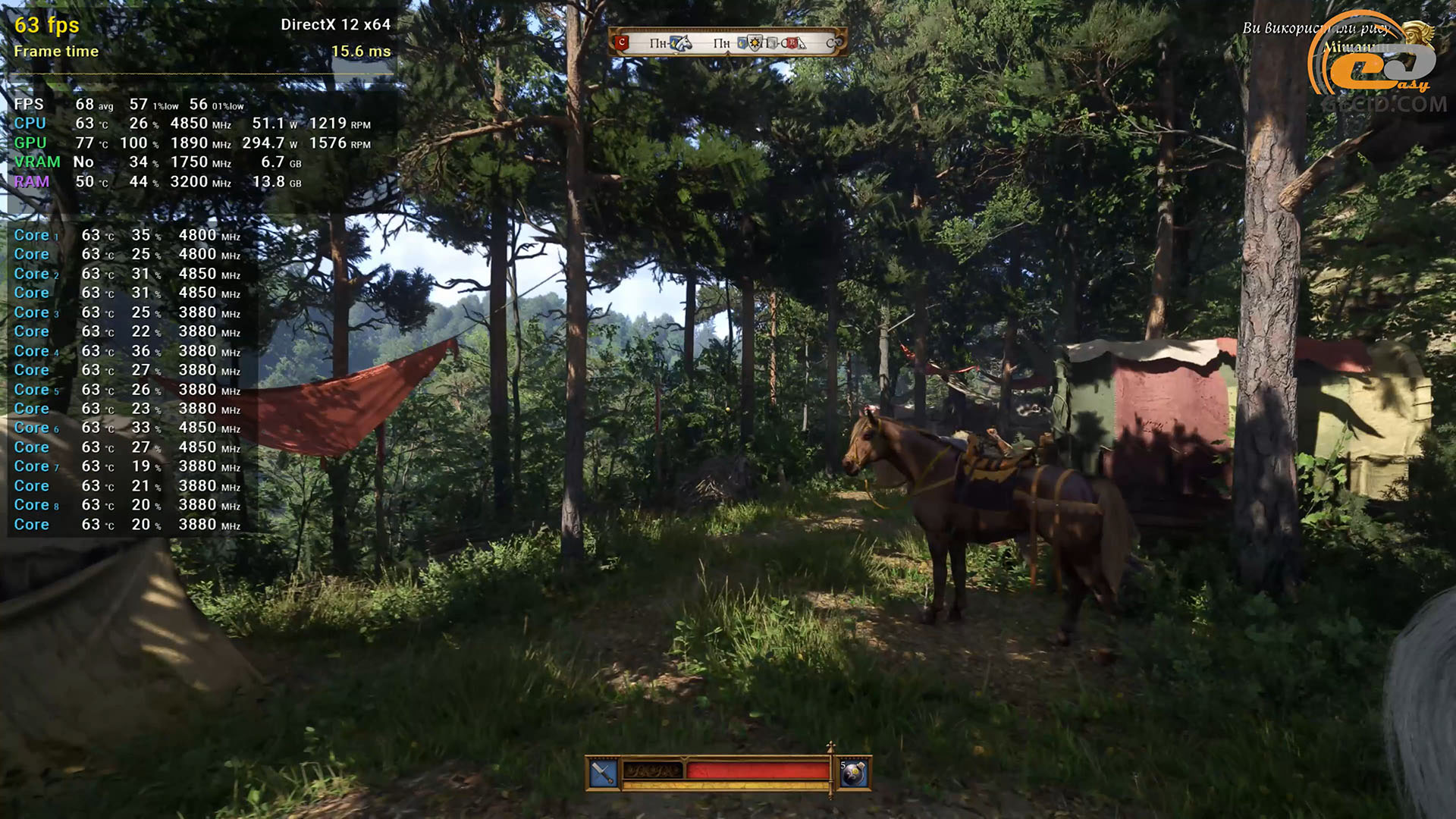Select the sun shield marker on the compass
1456x819 pixels.
[754, 43]
